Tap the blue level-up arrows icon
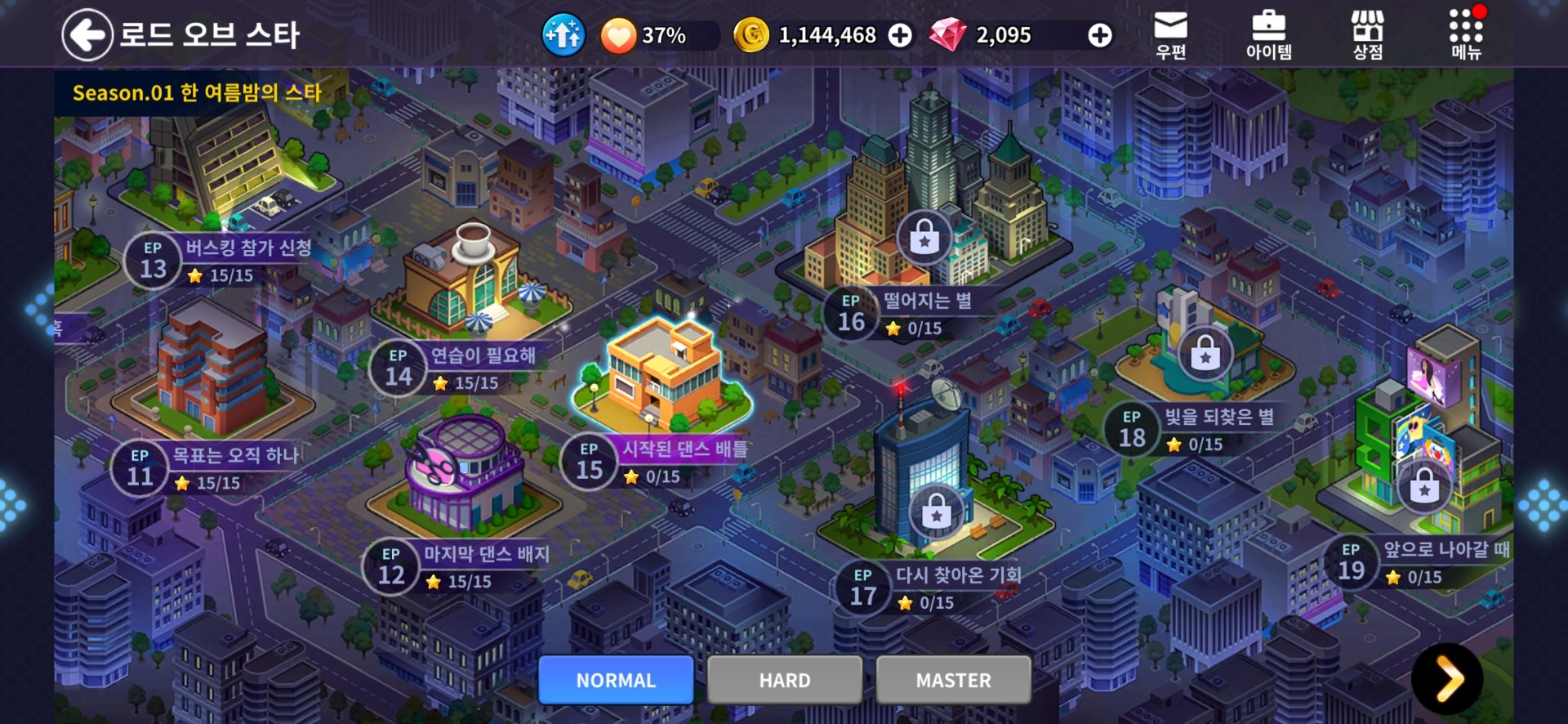Screen dimensions: 1568x724 [x=563, y=35]
